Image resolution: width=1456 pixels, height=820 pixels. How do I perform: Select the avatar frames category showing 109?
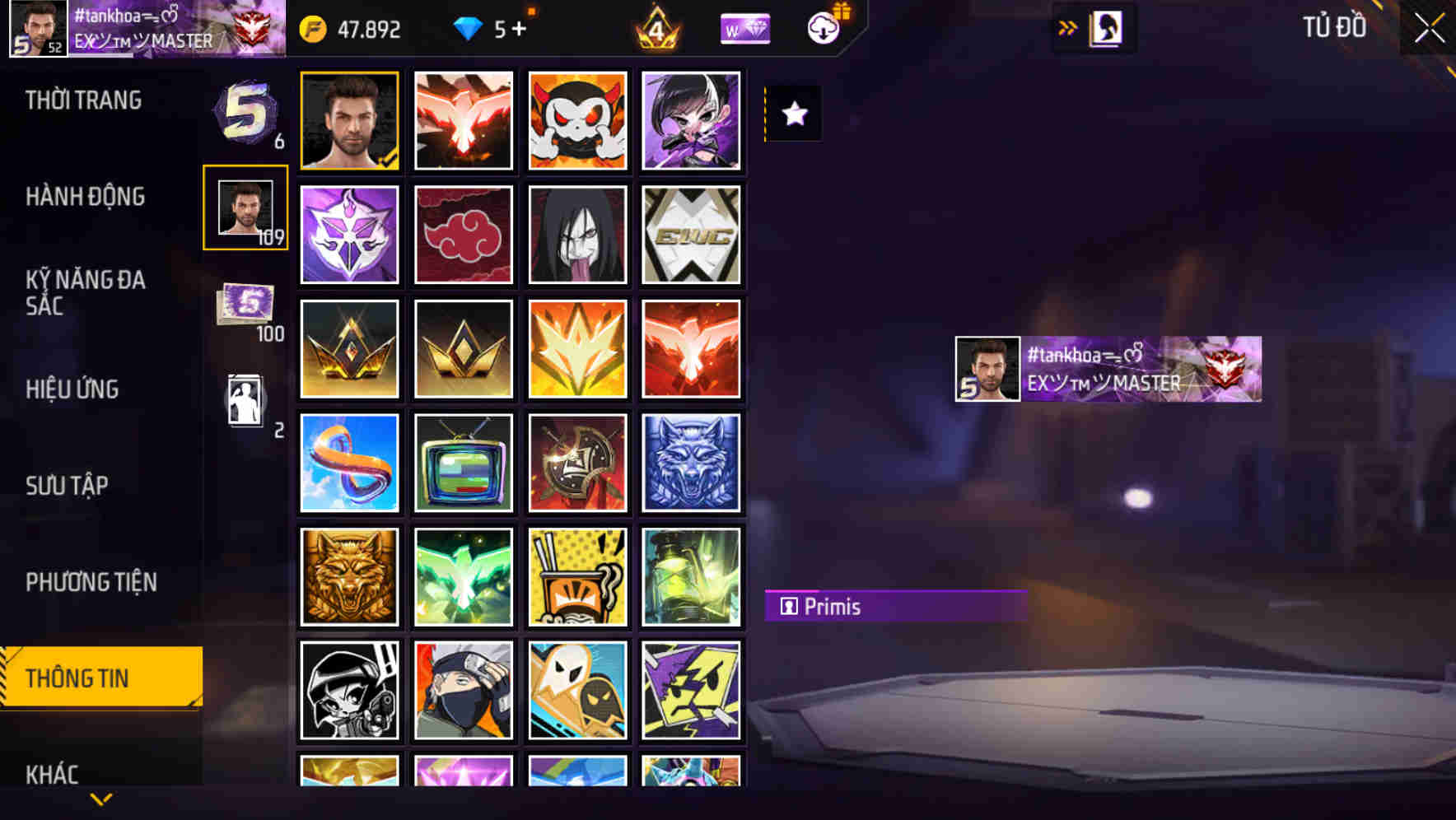[243, 207]
